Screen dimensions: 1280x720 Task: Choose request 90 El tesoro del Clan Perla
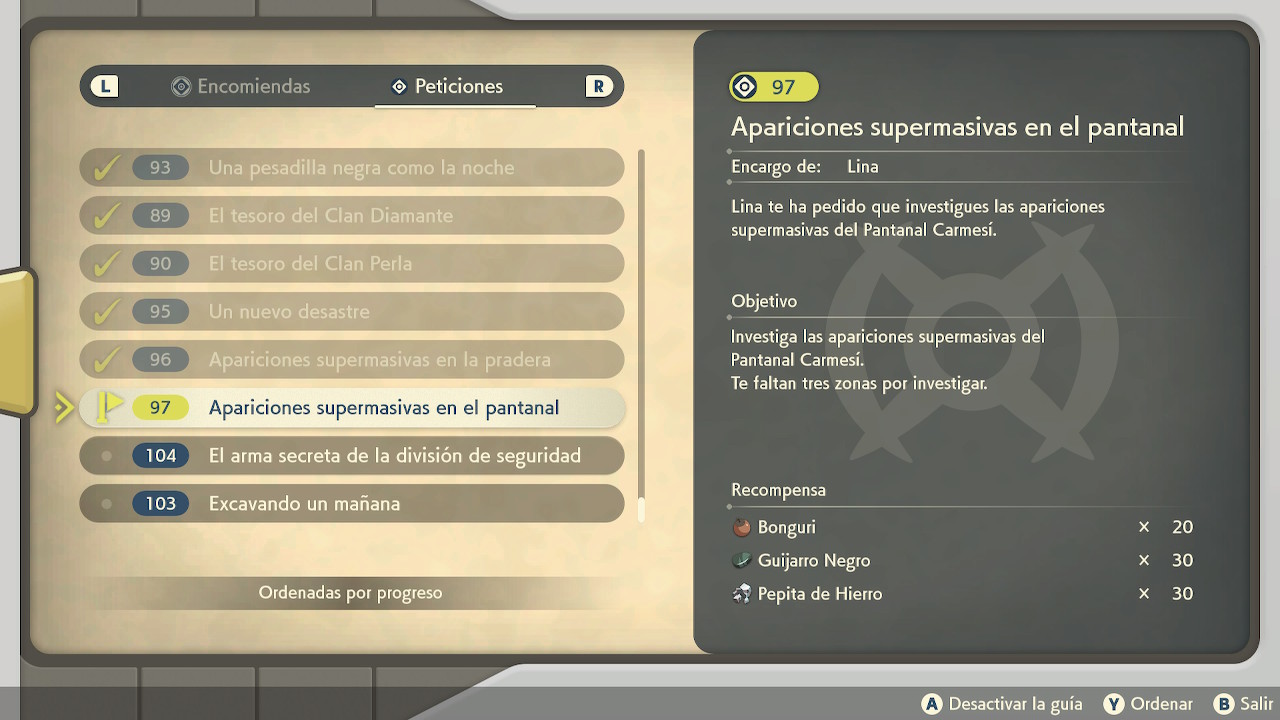pyautogui.click(x=352, y=264)
